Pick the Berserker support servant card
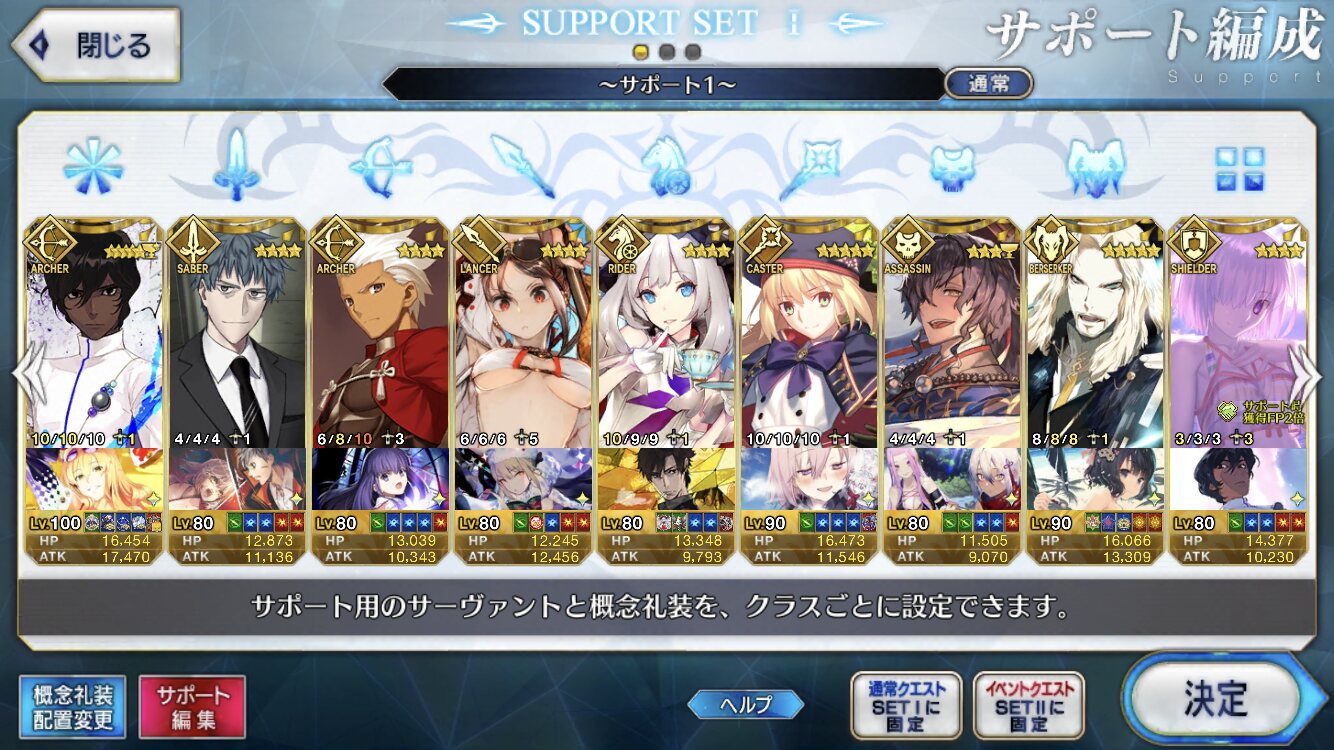 (x=1095, y=390)
